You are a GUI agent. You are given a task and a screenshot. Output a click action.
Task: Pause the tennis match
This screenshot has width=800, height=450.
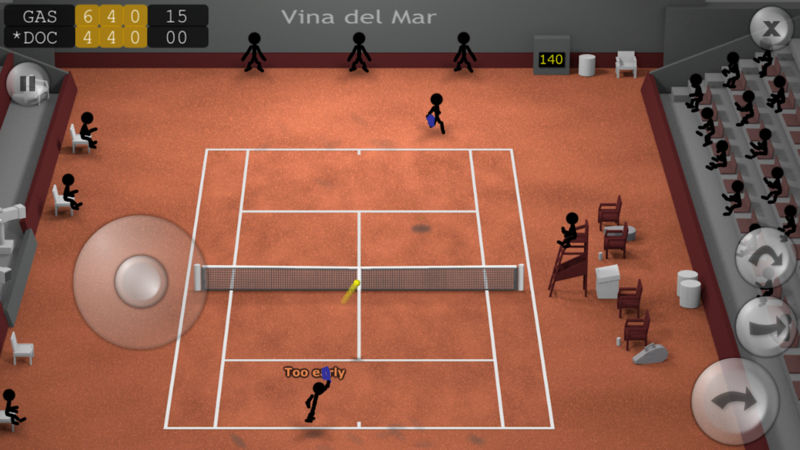click(x=27, y=84)
